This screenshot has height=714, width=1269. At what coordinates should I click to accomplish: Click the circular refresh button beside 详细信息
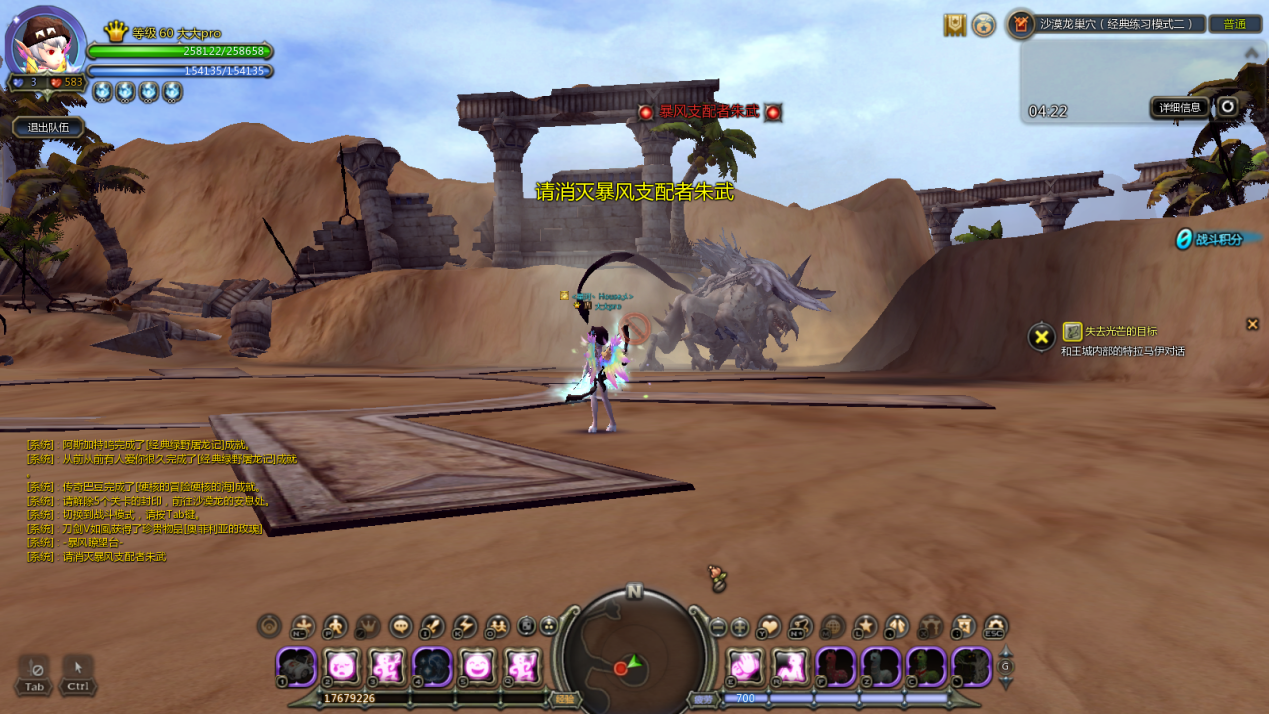pyautogui.click(x=1227, y=107)
